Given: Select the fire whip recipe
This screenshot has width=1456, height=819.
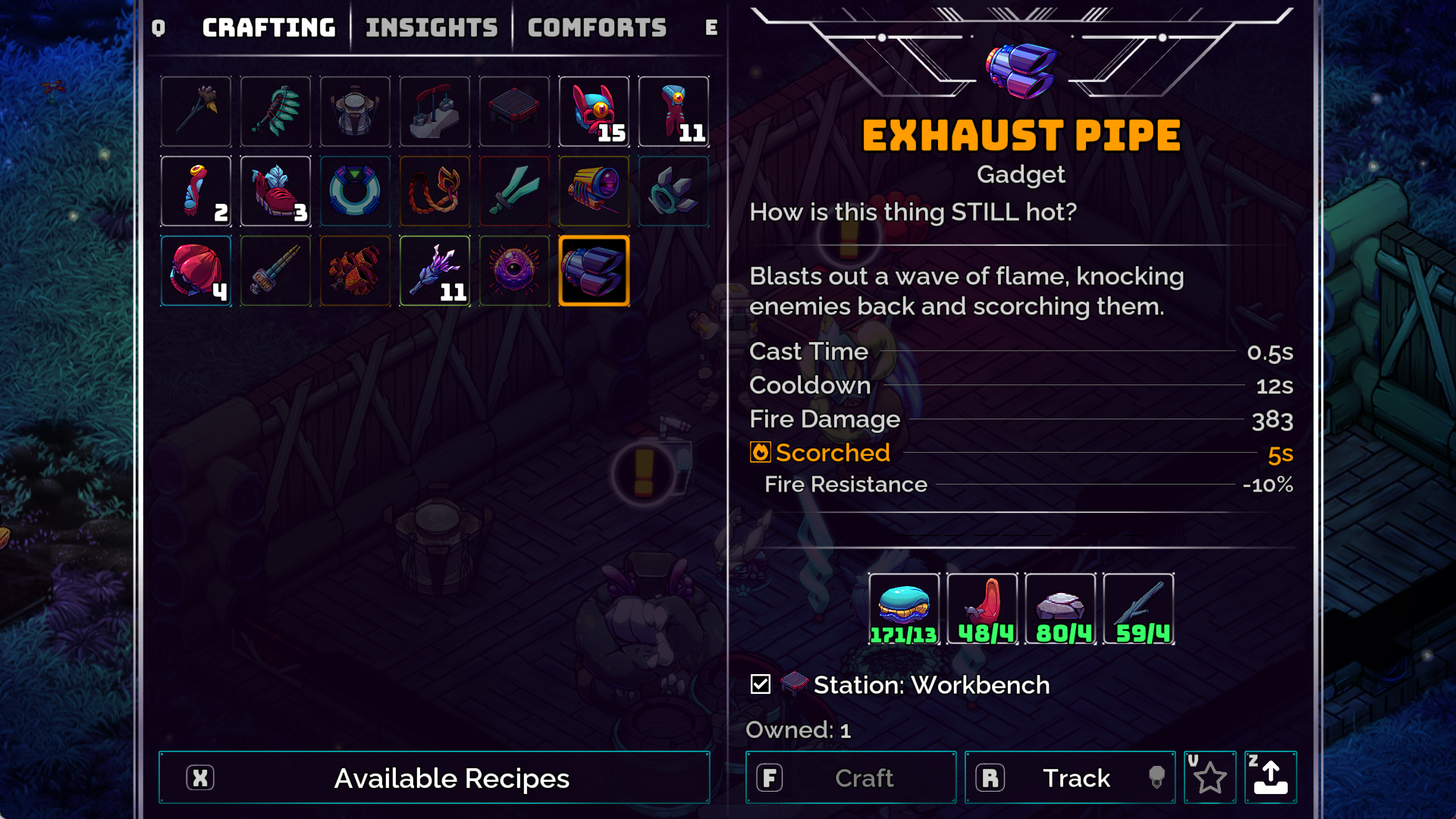Looking at the screenshot, I should point(435,191).
